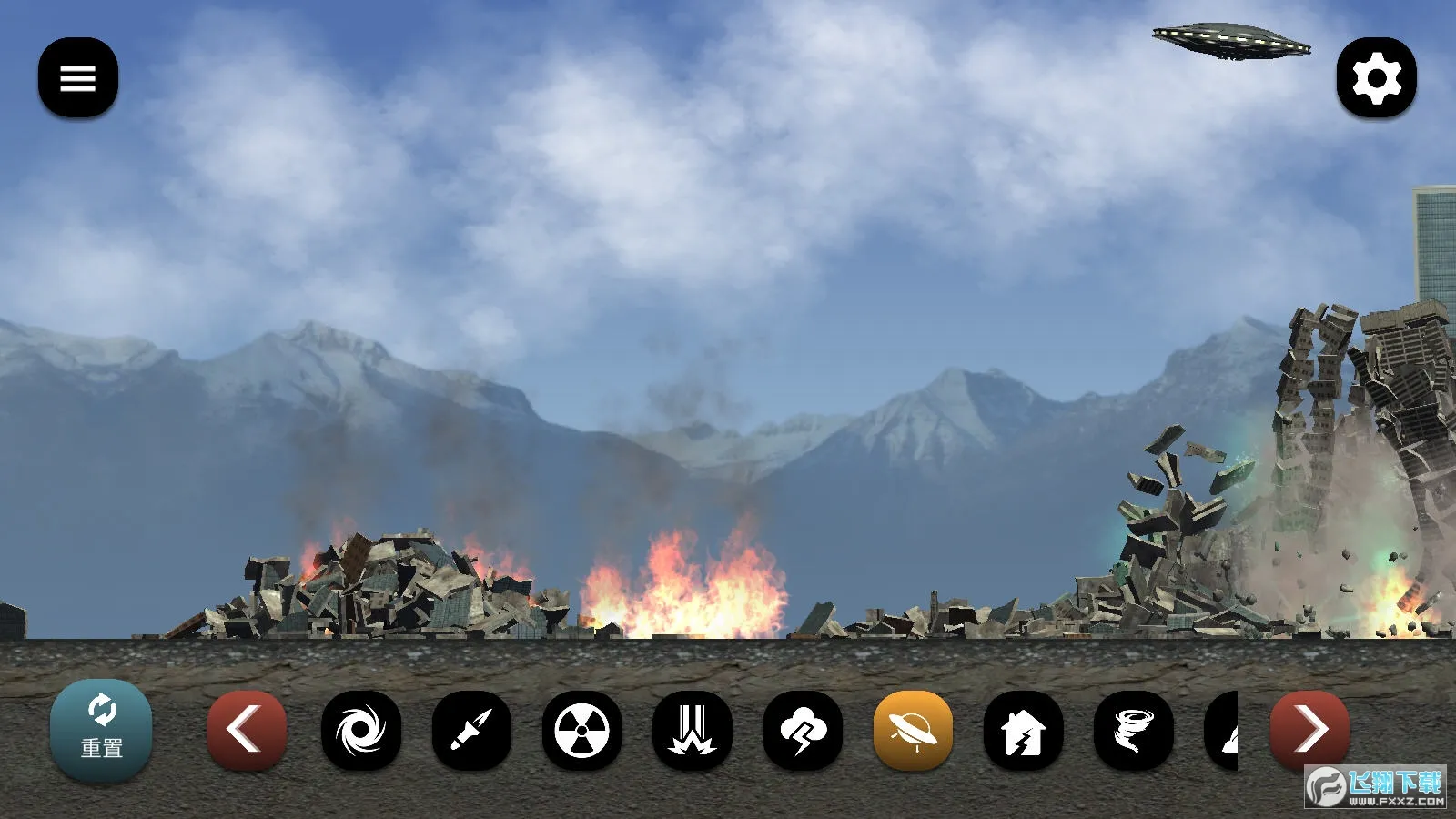Screen dimensions: 1456x819
Task: Show more disasters with the right arrow
Action: pos(1309,730)
